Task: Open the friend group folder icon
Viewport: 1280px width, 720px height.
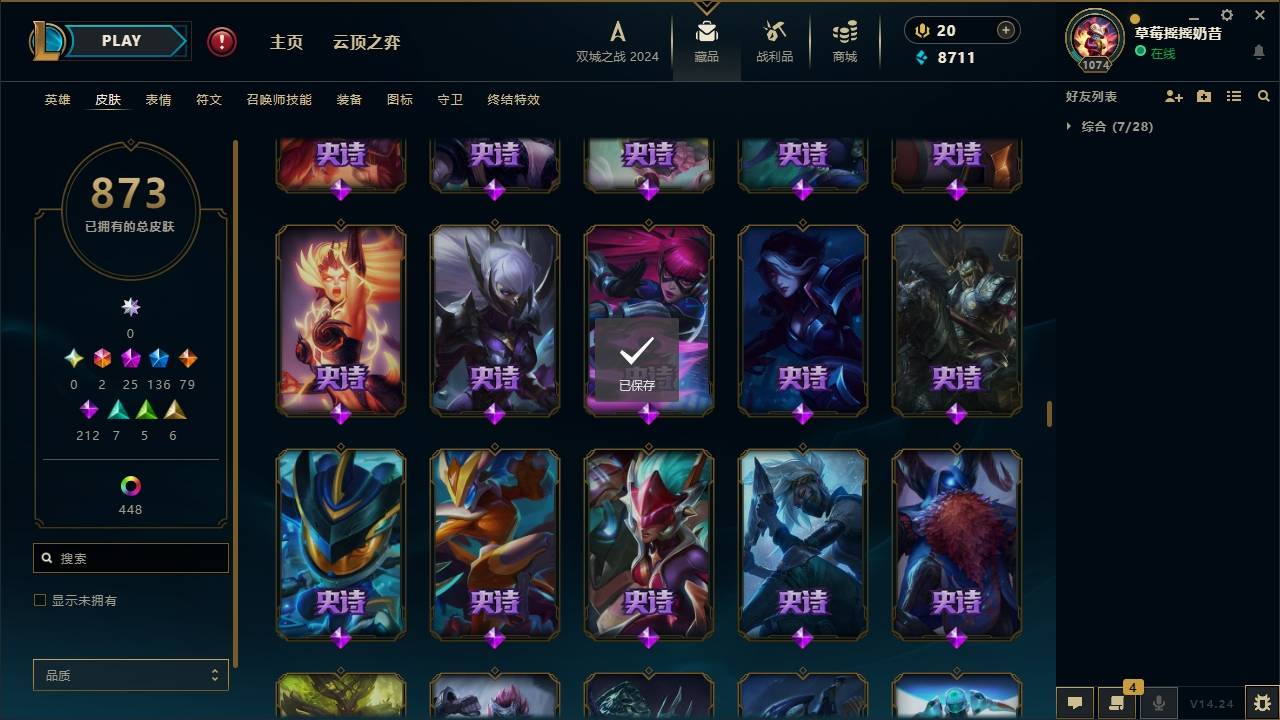Action: pos(1204,95)
